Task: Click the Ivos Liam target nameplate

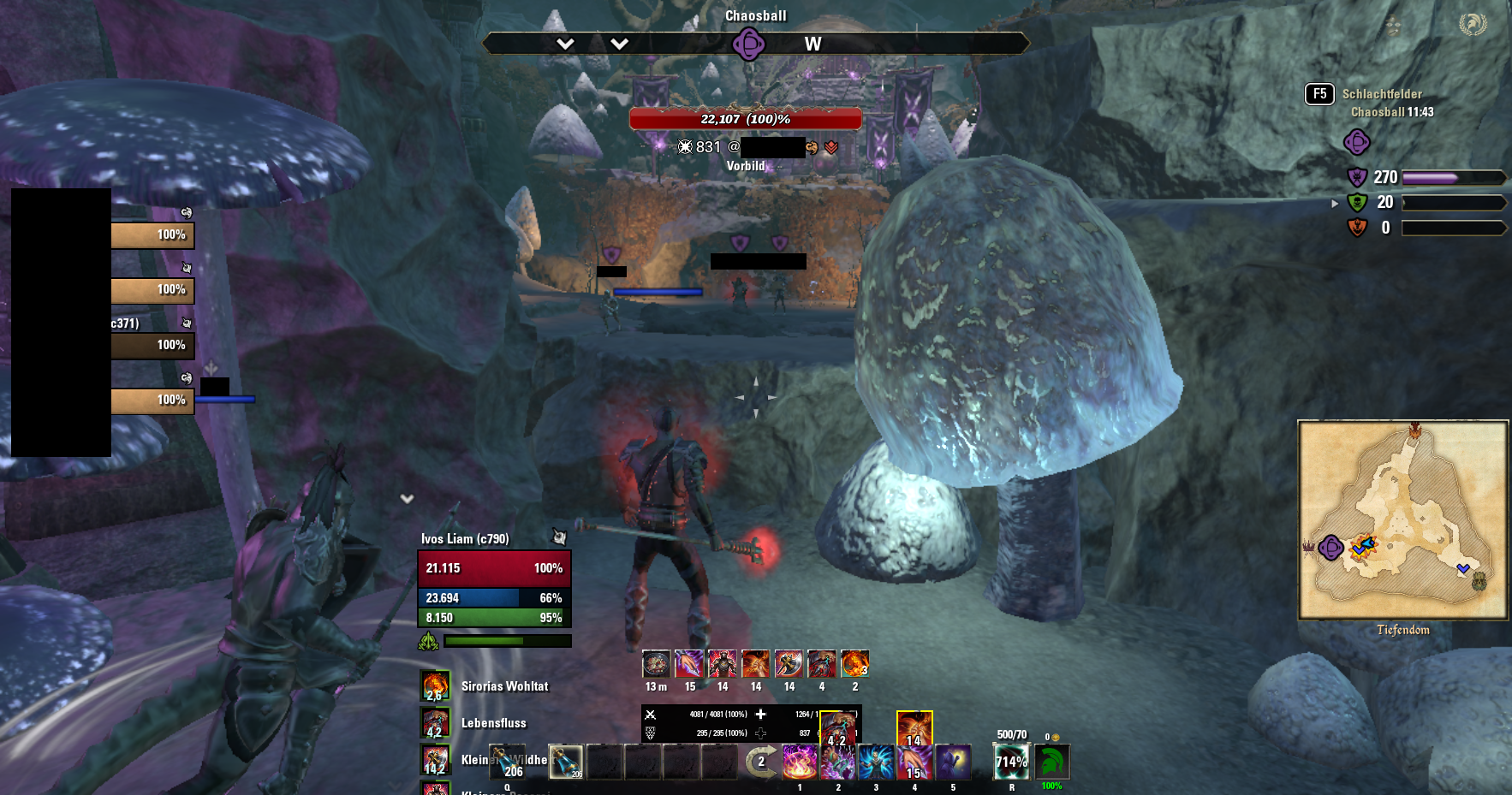Action: click(x=463, y=540)
